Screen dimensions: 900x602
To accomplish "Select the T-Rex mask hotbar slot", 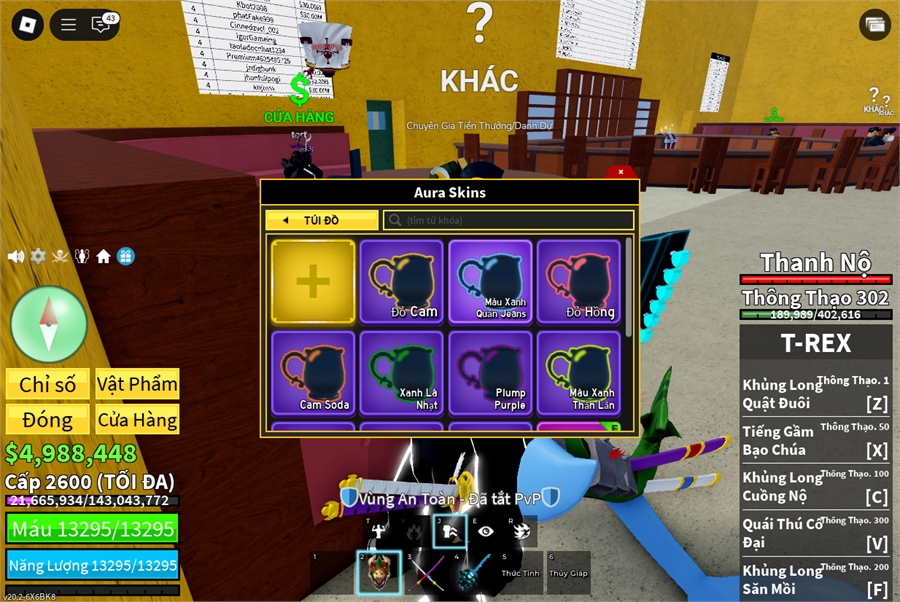I will [x=380, y=573].
